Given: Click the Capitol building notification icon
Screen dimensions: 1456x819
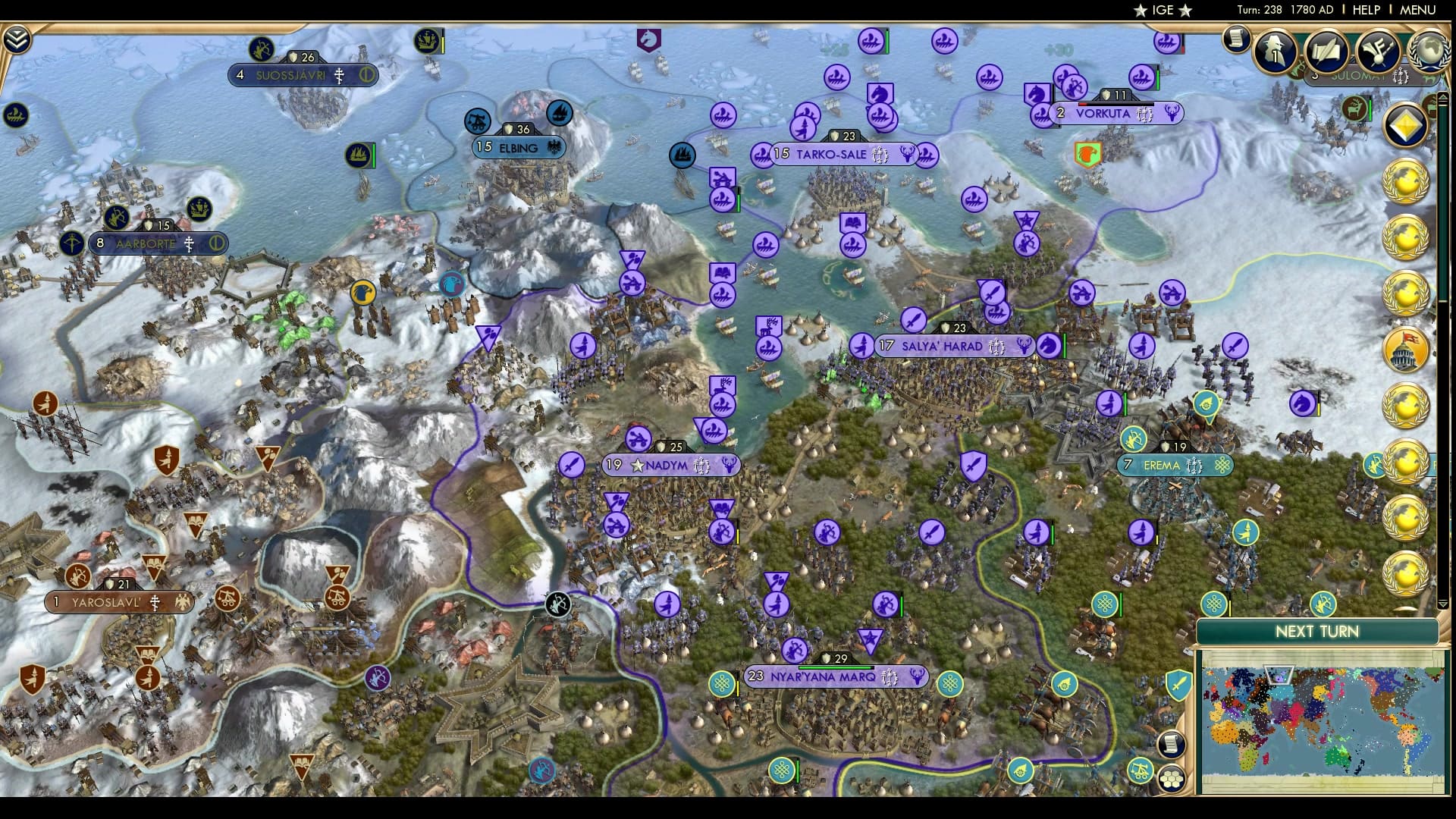Looking at the screenshot, I should (1404, 348).
